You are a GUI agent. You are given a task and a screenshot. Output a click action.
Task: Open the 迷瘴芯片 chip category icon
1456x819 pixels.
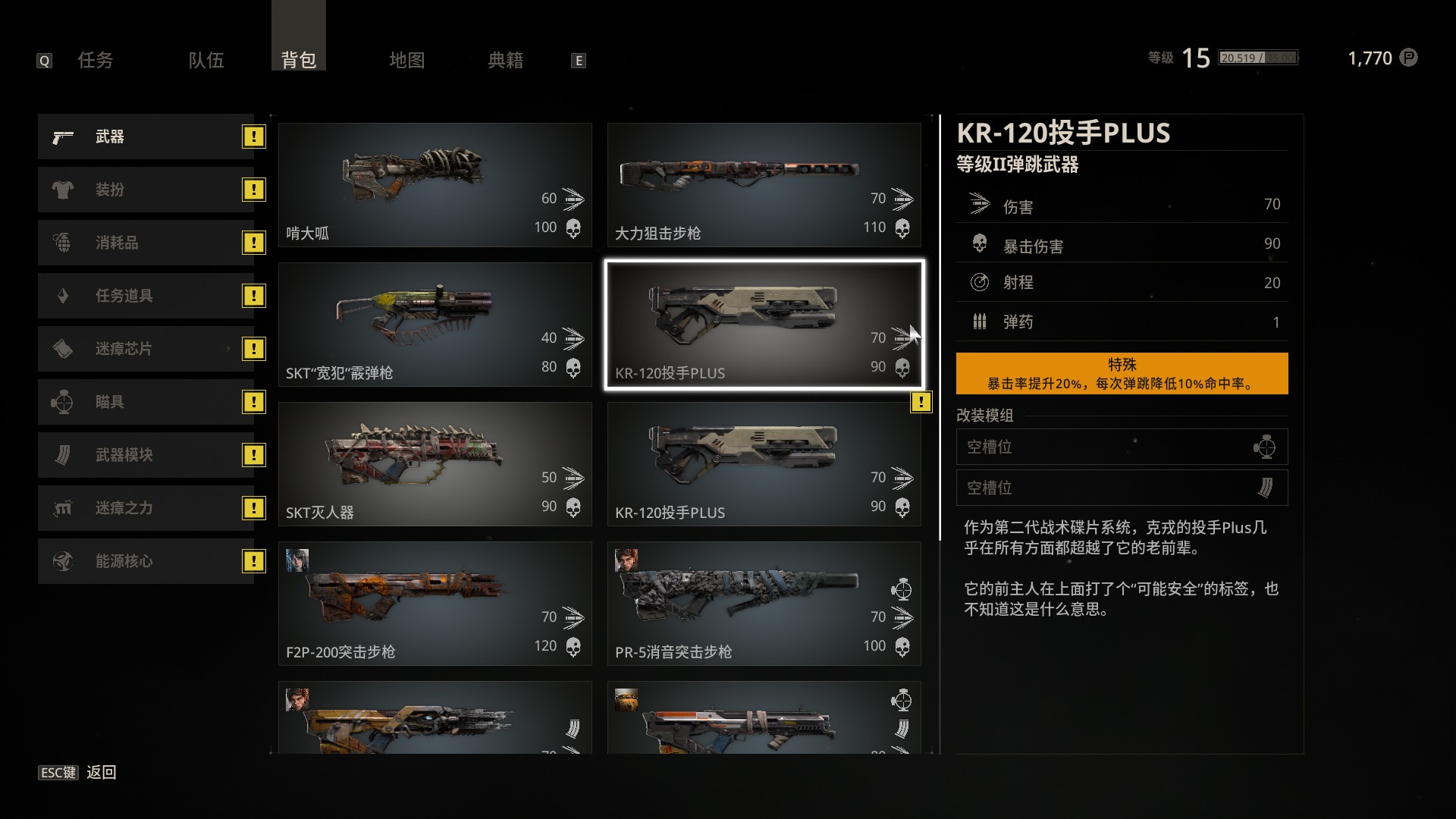click(62, 349)
